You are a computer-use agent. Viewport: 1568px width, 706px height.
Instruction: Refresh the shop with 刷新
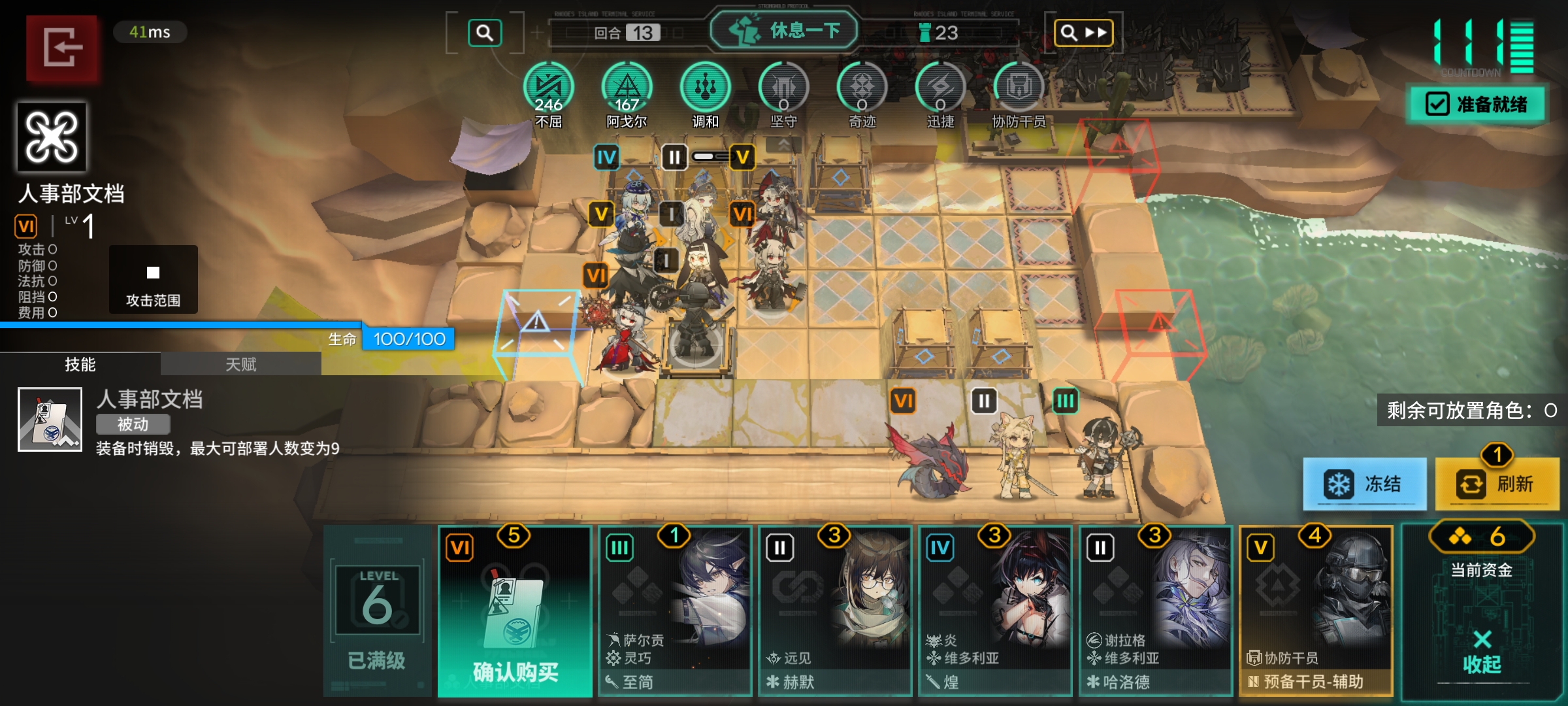[x=1497, y=484]
